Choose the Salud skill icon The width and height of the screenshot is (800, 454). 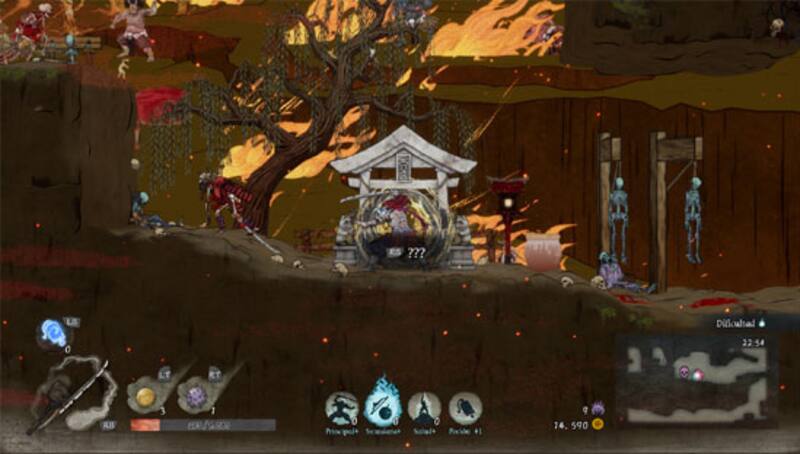[424, 408]
